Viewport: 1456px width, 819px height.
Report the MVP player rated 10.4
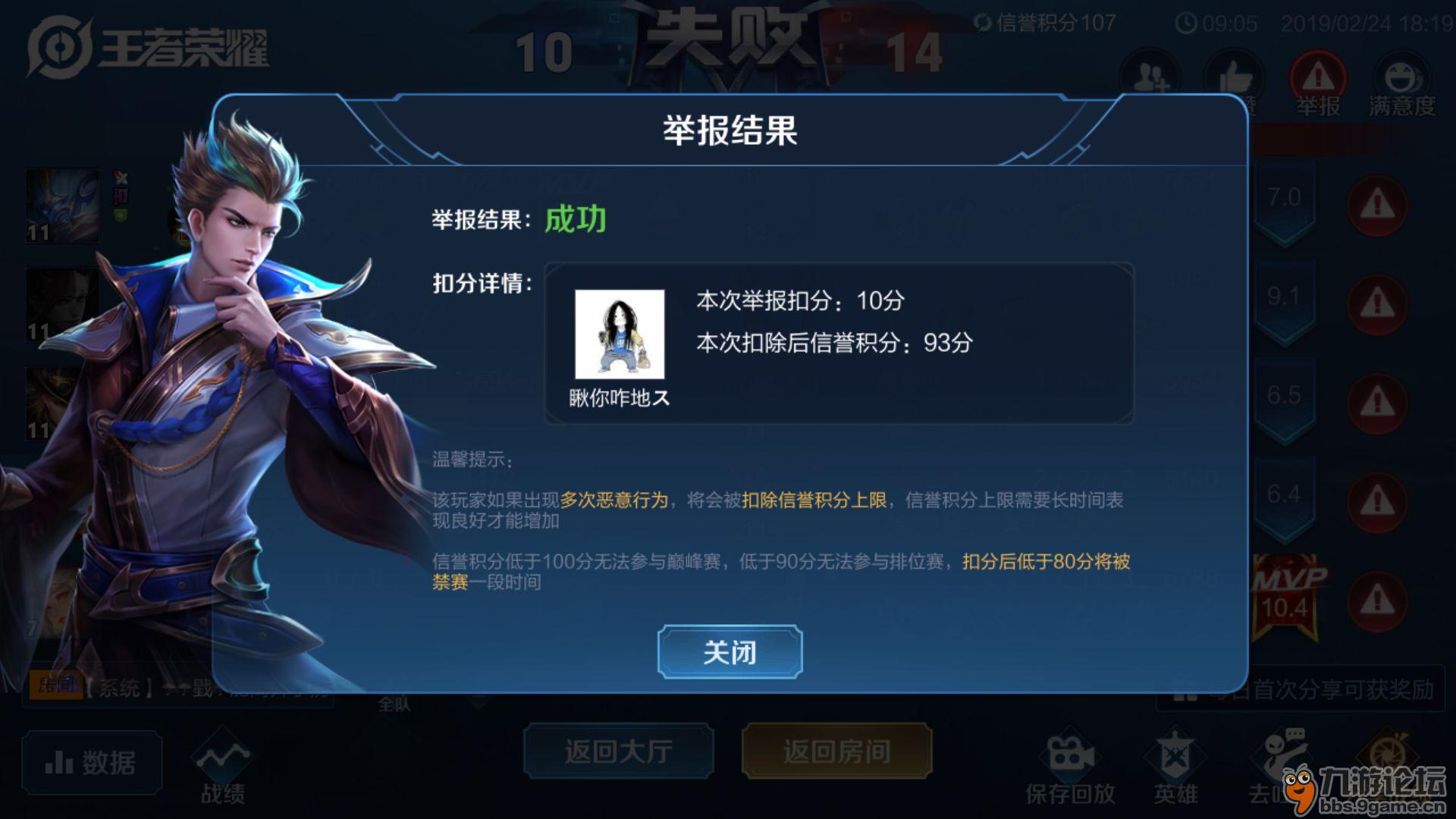pos(1377,601)
